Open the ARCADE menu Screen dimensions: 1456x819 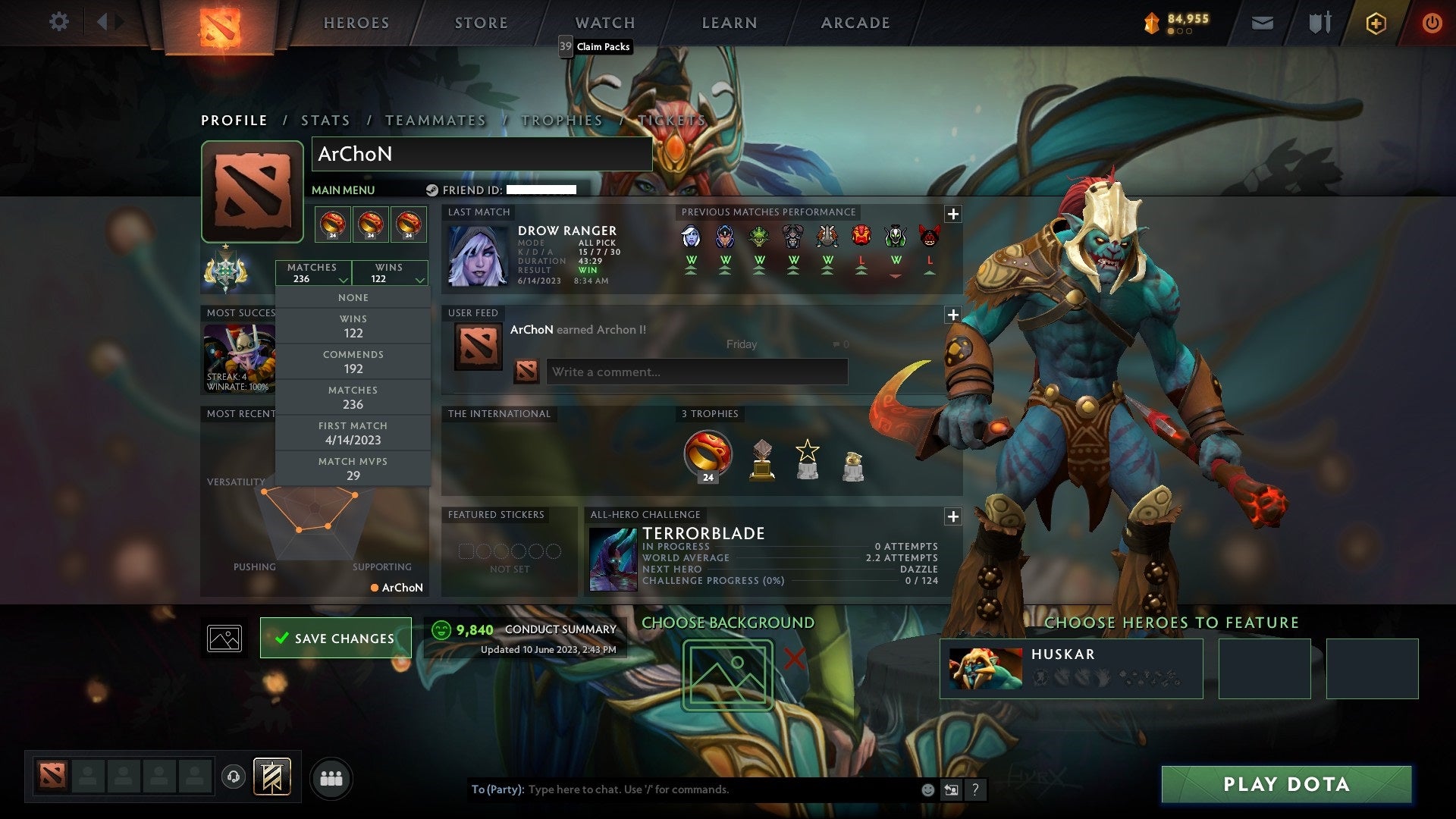coord(855,23)
